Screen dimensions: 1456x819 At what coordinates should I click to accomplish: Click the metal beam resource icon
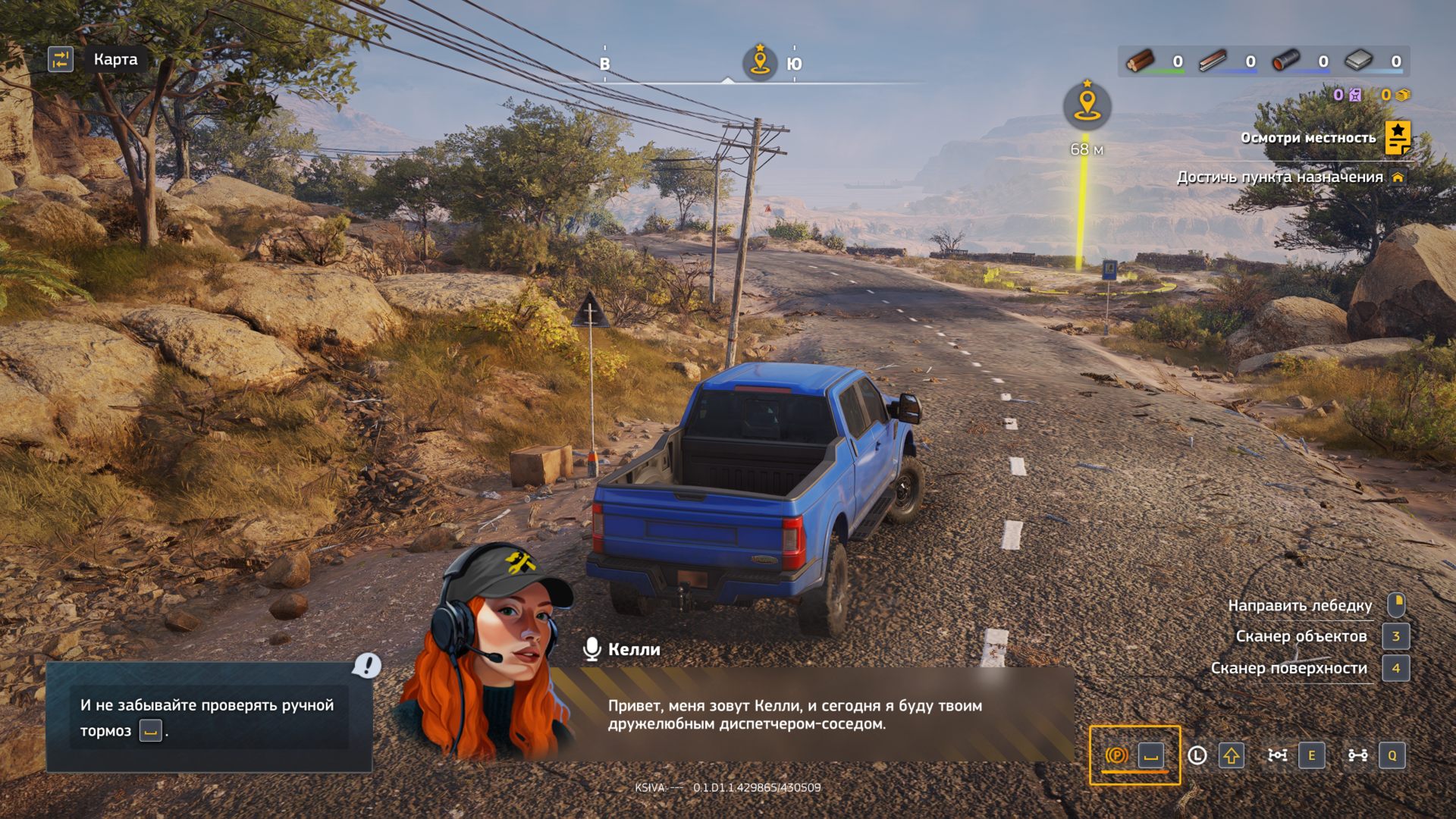click(1213, 61)
